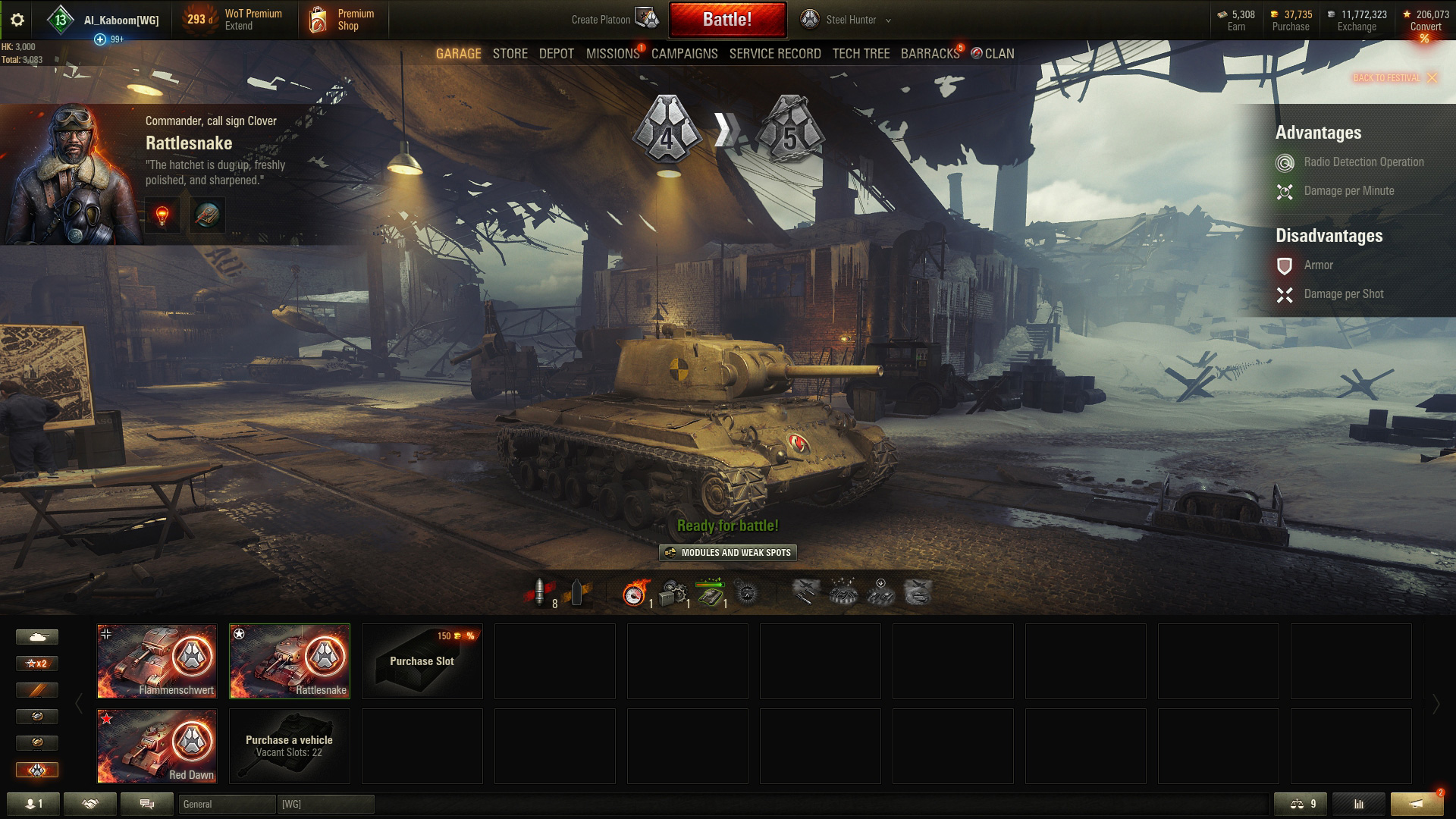Open the Premium Shop
This screenshot has height=819, width=1456.
343,20
